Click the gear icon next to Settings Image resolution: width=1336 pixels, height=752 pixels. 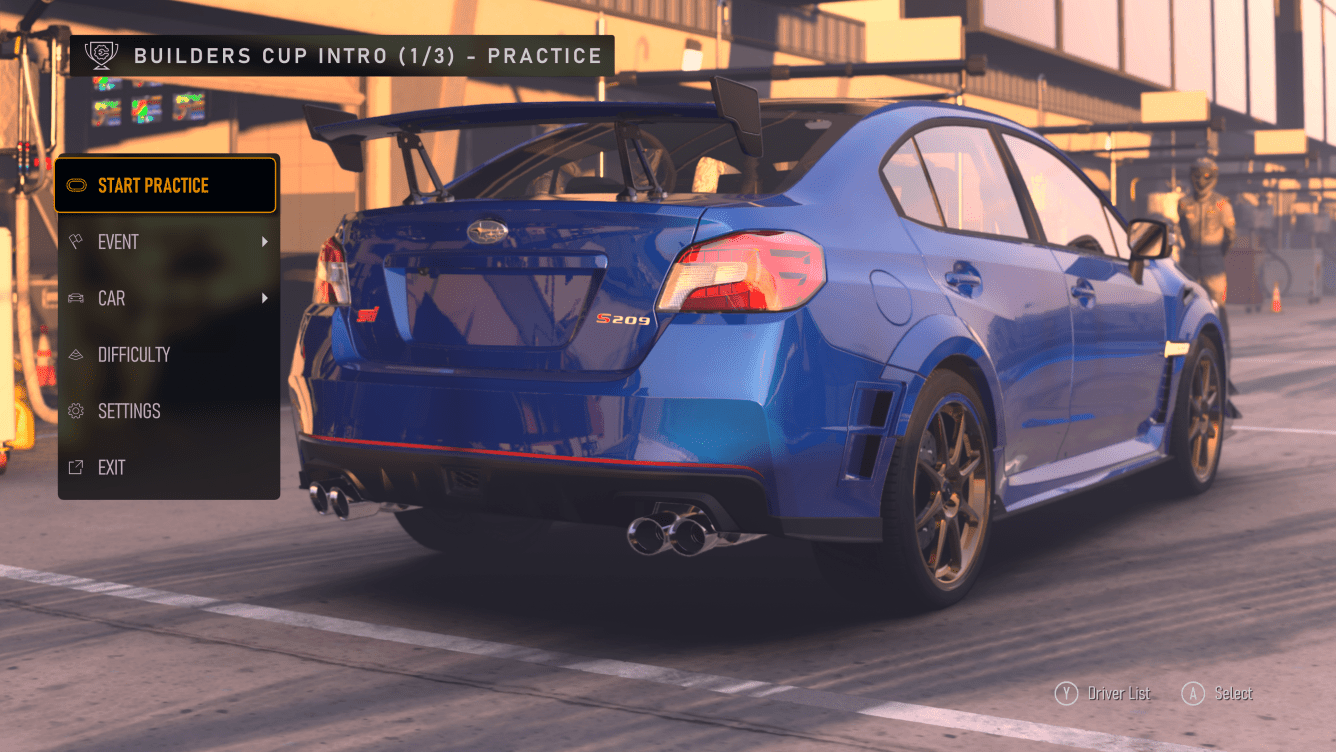click(x=78, y=411)
